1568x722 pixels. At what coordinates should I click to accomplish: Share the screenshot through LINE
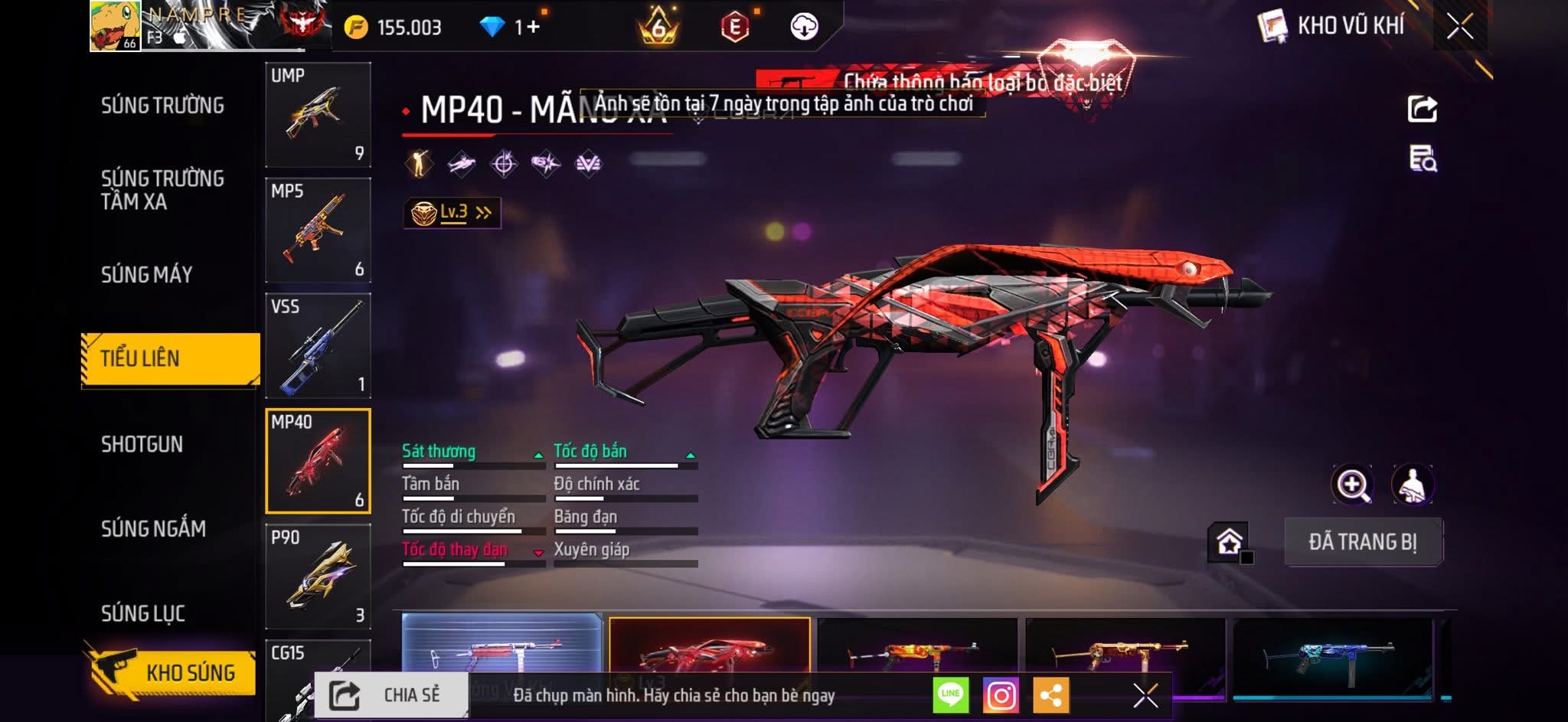(951, 695)
